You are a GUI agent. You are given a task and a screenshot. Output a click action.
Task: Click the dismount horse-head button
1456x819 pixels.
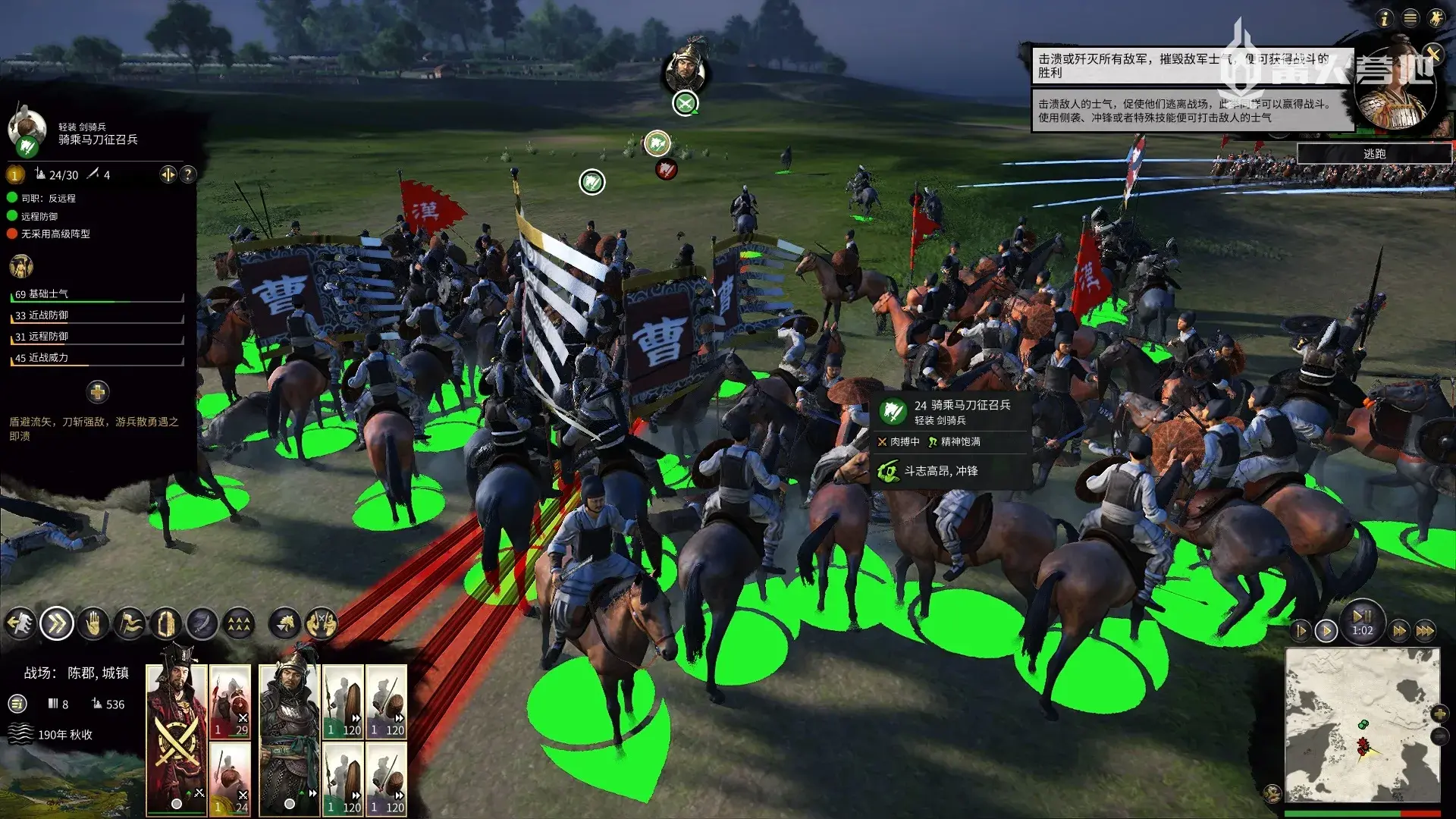(x=285, y=624)
